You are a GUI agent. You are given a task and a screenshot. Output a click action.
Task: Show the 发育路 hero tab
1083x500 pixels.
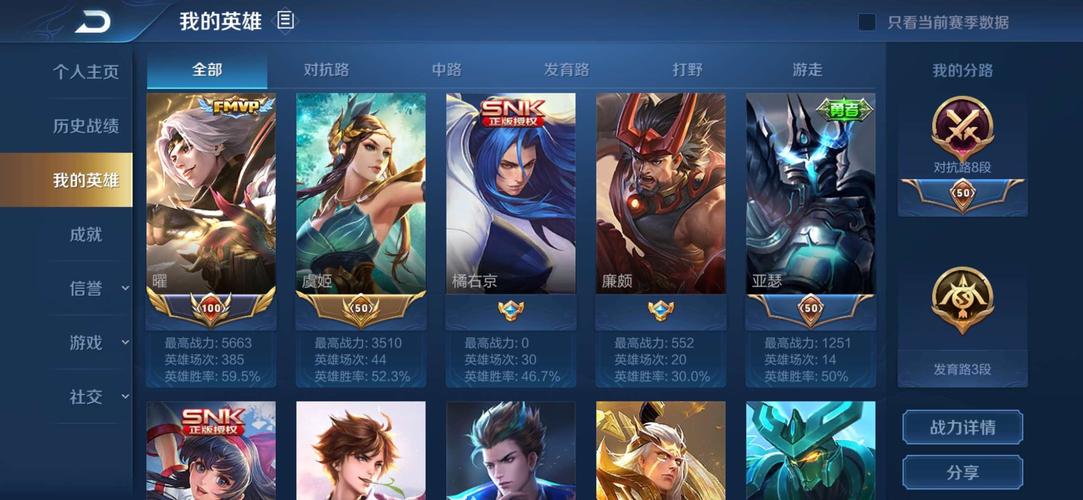(566, 69)
